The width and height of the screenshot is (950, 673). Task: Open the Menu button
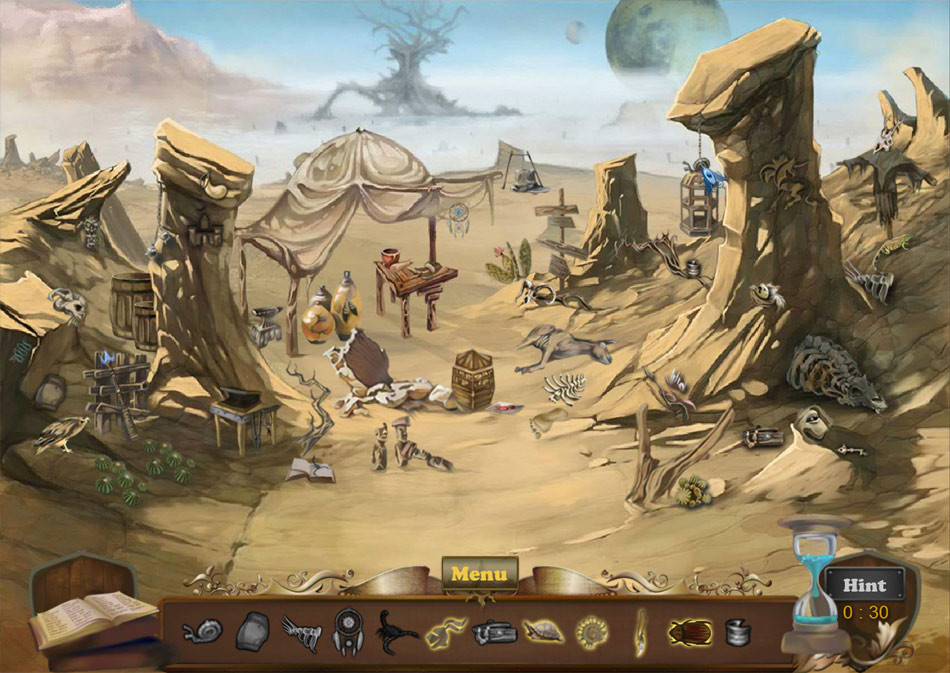[480, 574]
